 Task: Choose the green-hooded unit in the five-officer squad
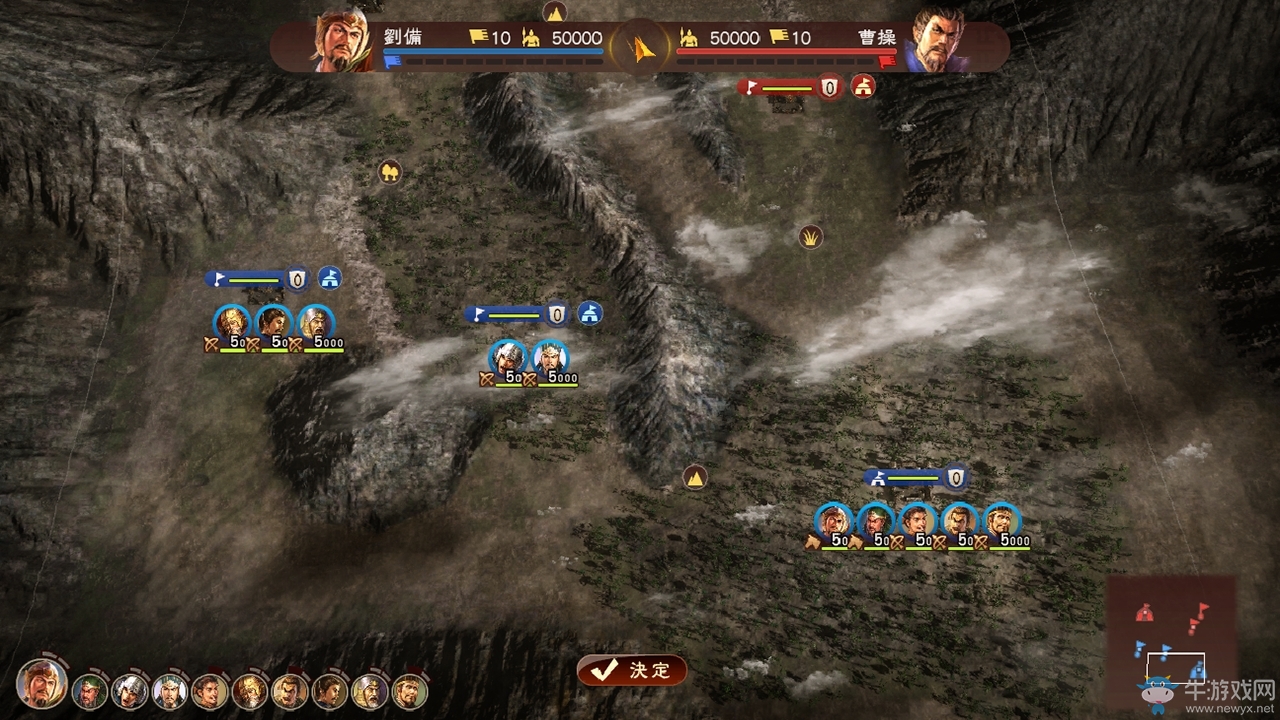(x=875, y=521)
